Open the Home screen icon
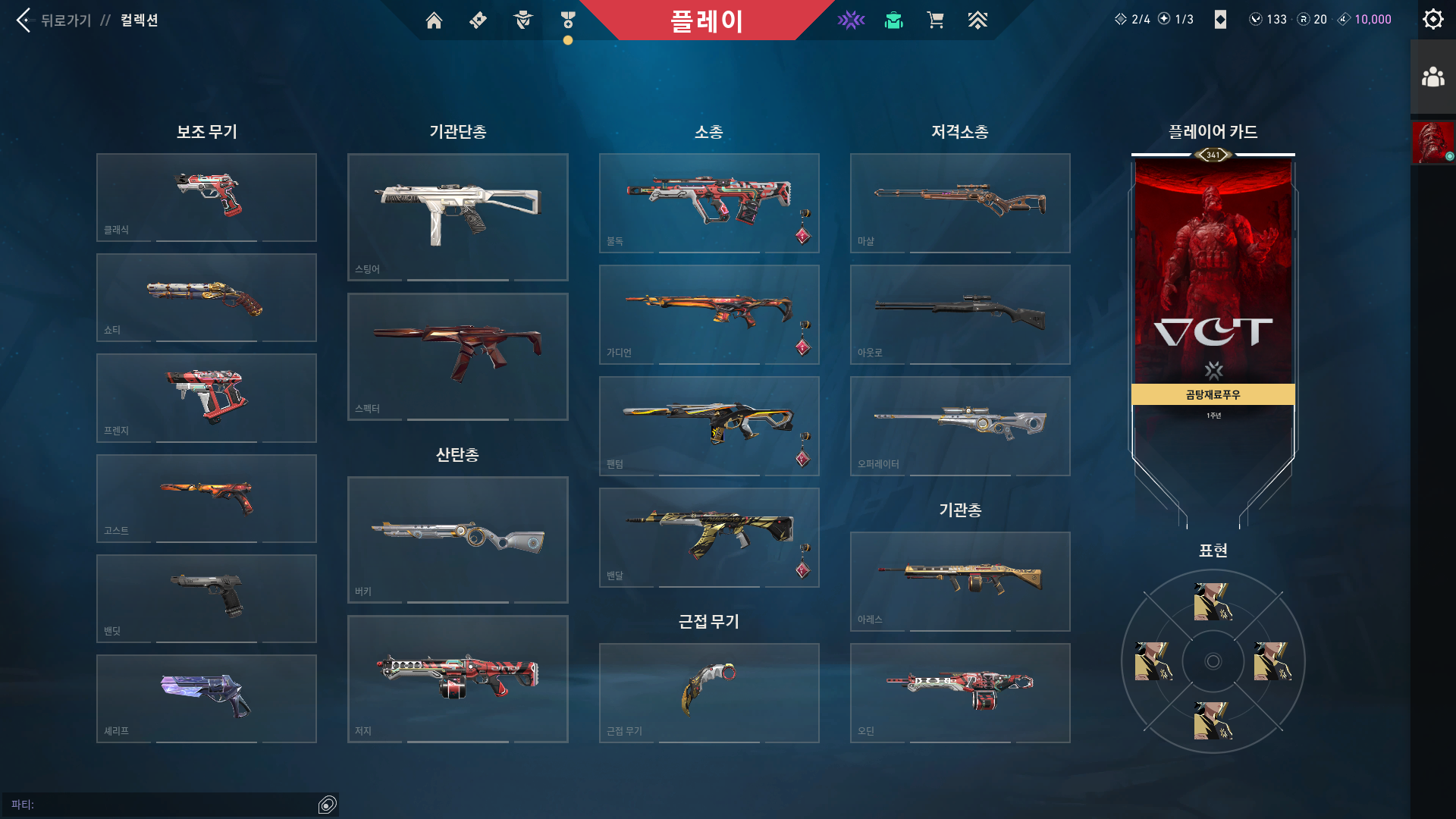 coord(435,20)
